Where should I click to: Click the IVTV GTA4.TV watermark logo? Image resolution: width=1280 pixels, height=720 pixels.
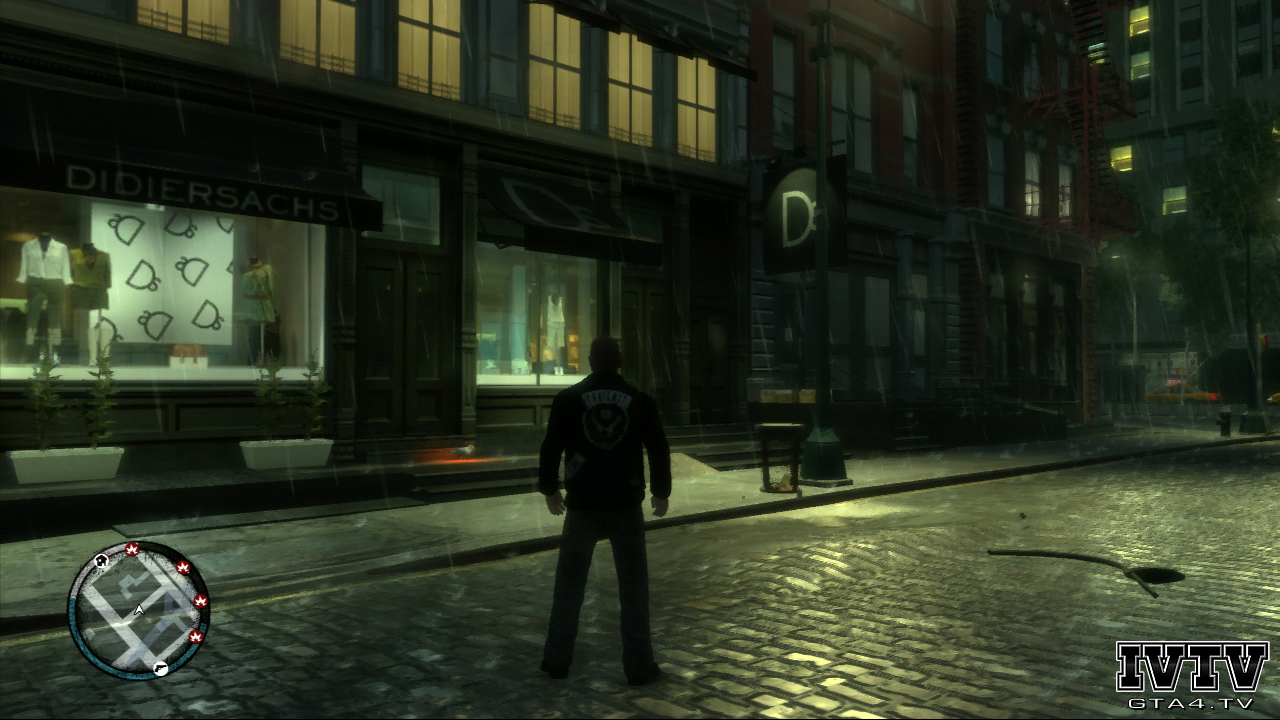point(1192,676)
